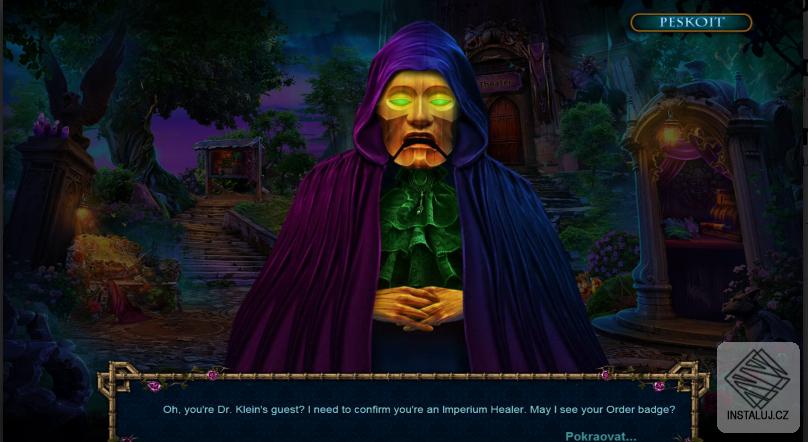Click the PESKOIT skip button
808x442 pixels.
coord(691,22)
